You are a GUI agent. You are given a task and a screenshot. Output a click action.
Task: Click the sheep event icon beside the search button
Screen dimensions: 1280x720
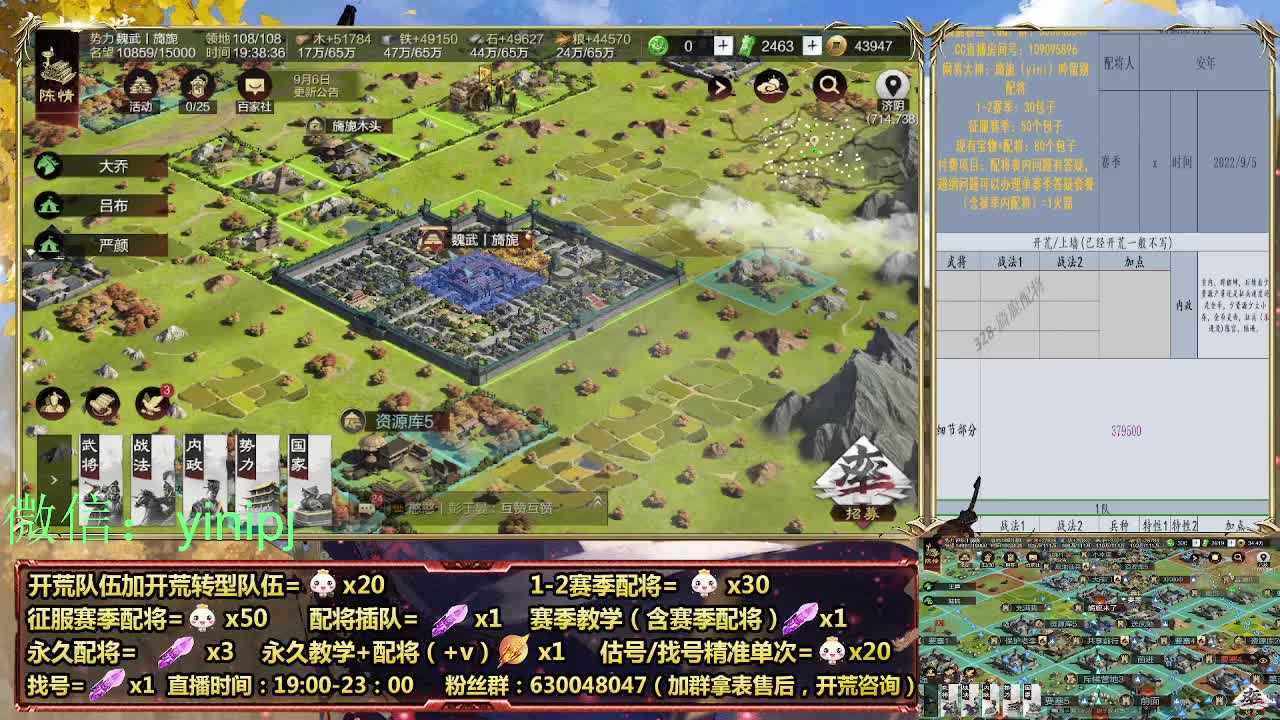(x=770, y=86)
